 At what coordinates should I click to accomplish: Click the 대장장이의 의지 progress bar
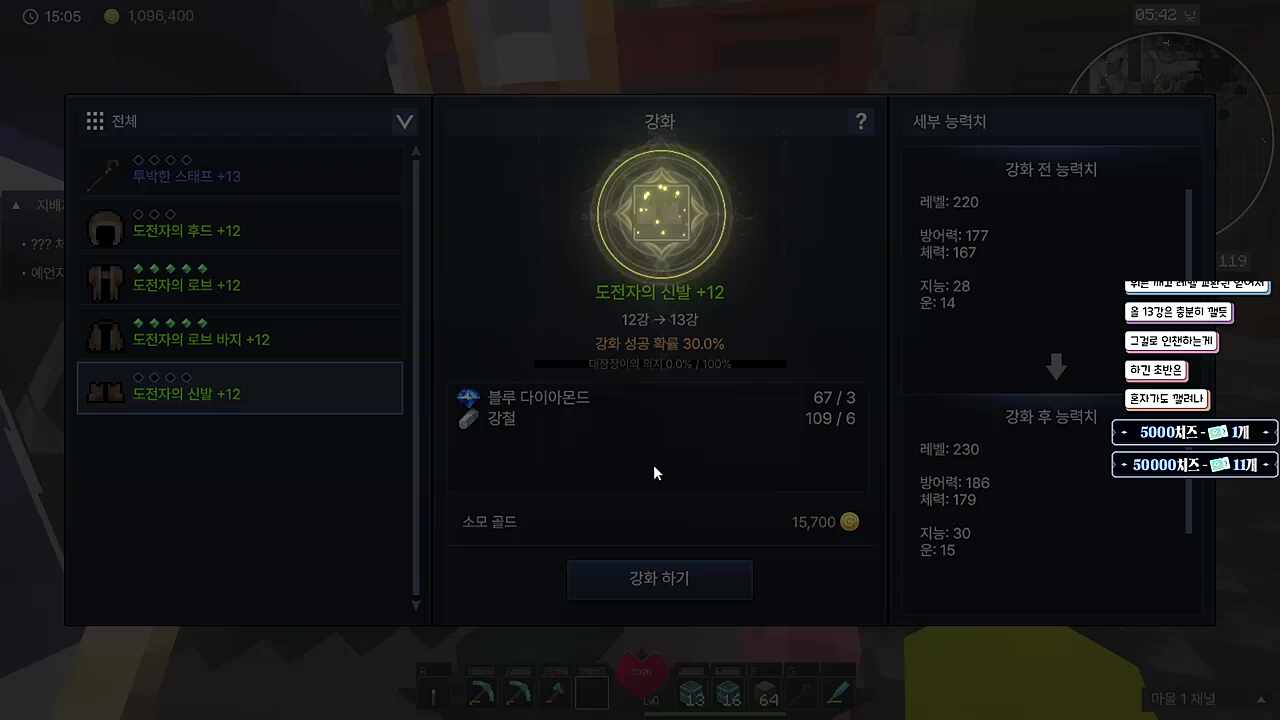click(659, 363)
